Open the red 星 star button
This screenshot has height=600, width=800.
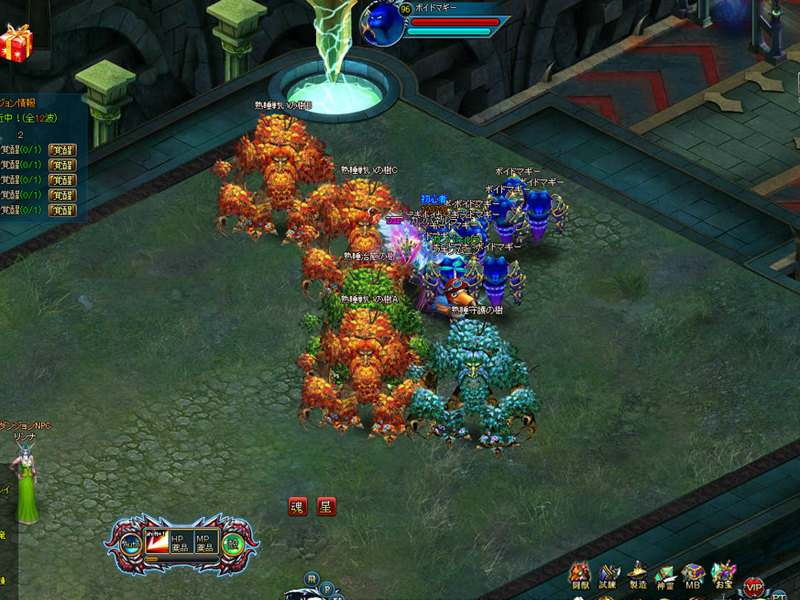(x=326, y=506)
